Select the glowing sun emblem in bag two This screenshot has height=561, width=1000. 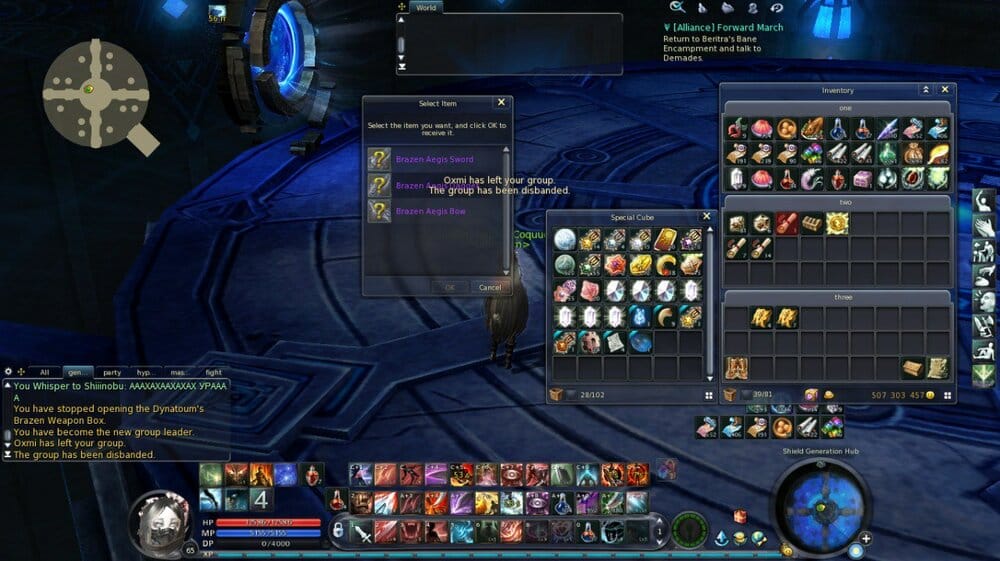[x=837, y=224]
